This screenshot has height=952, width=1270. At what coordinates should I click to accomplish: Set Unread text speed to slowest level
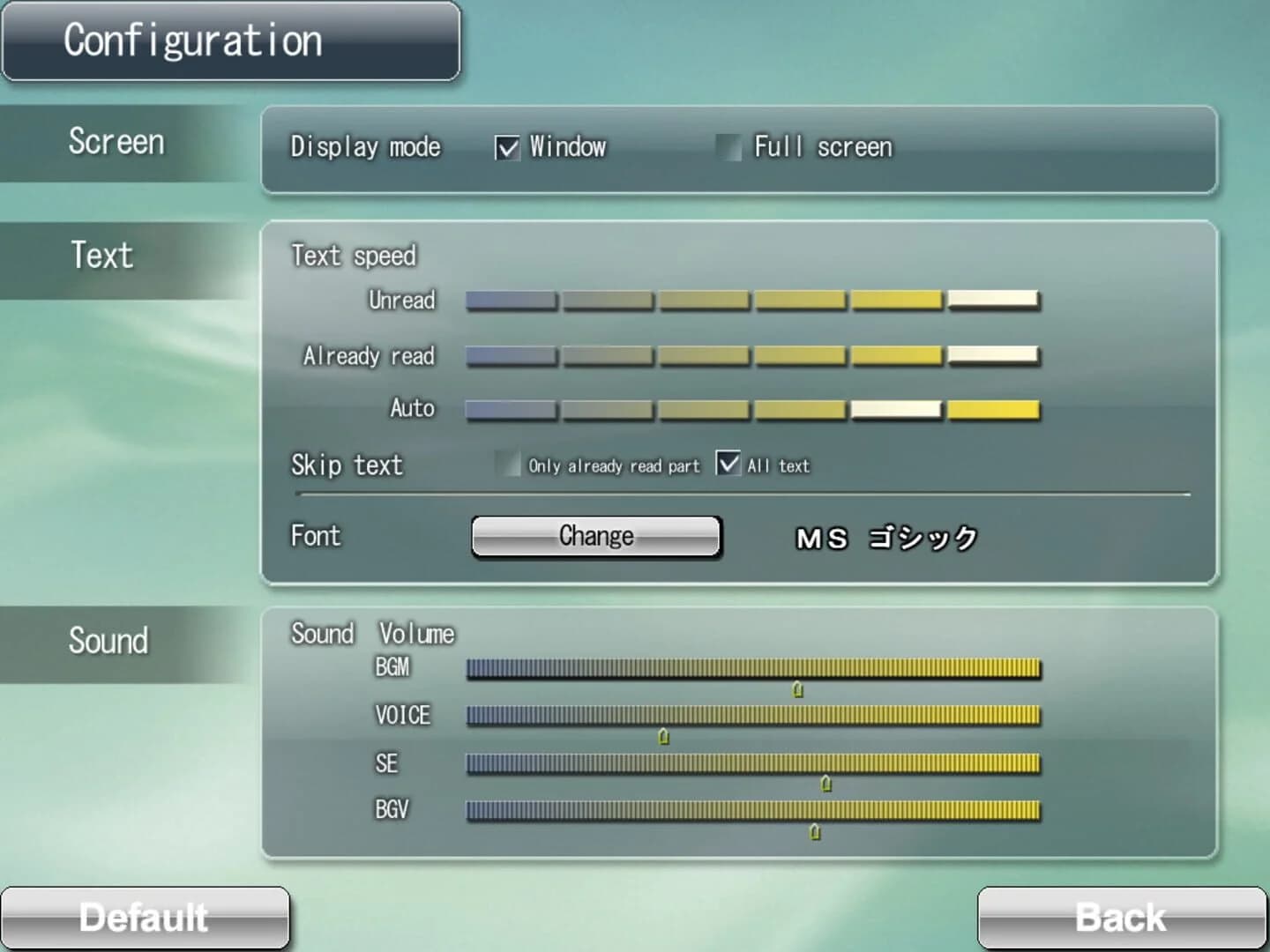510,301
